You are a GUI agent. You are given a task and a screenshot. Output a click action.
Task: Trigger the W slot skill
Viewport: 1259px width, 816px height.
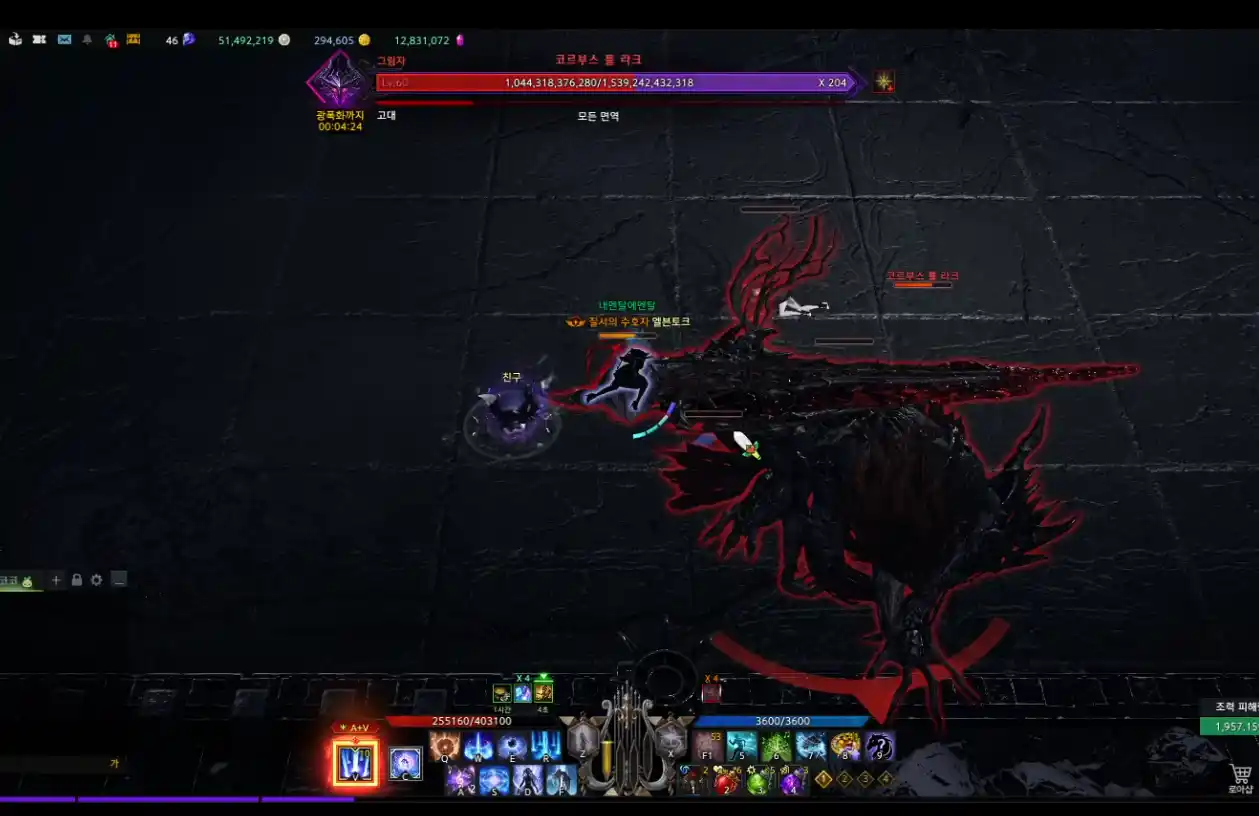coord(478,746)
